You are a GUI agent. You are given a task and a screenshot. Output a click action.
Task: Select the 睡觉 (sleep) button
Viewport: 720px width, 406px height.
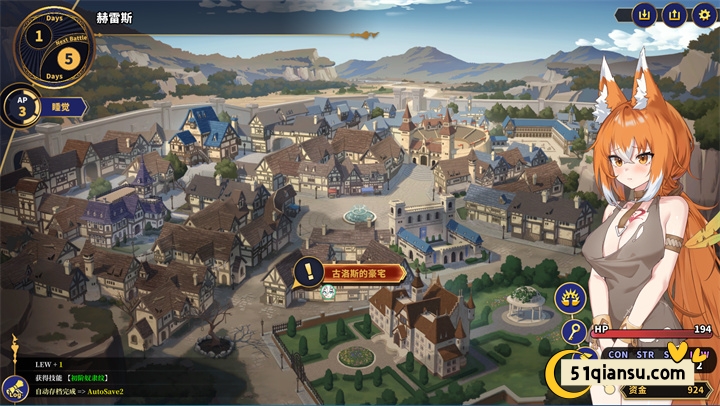pos(55,107)
